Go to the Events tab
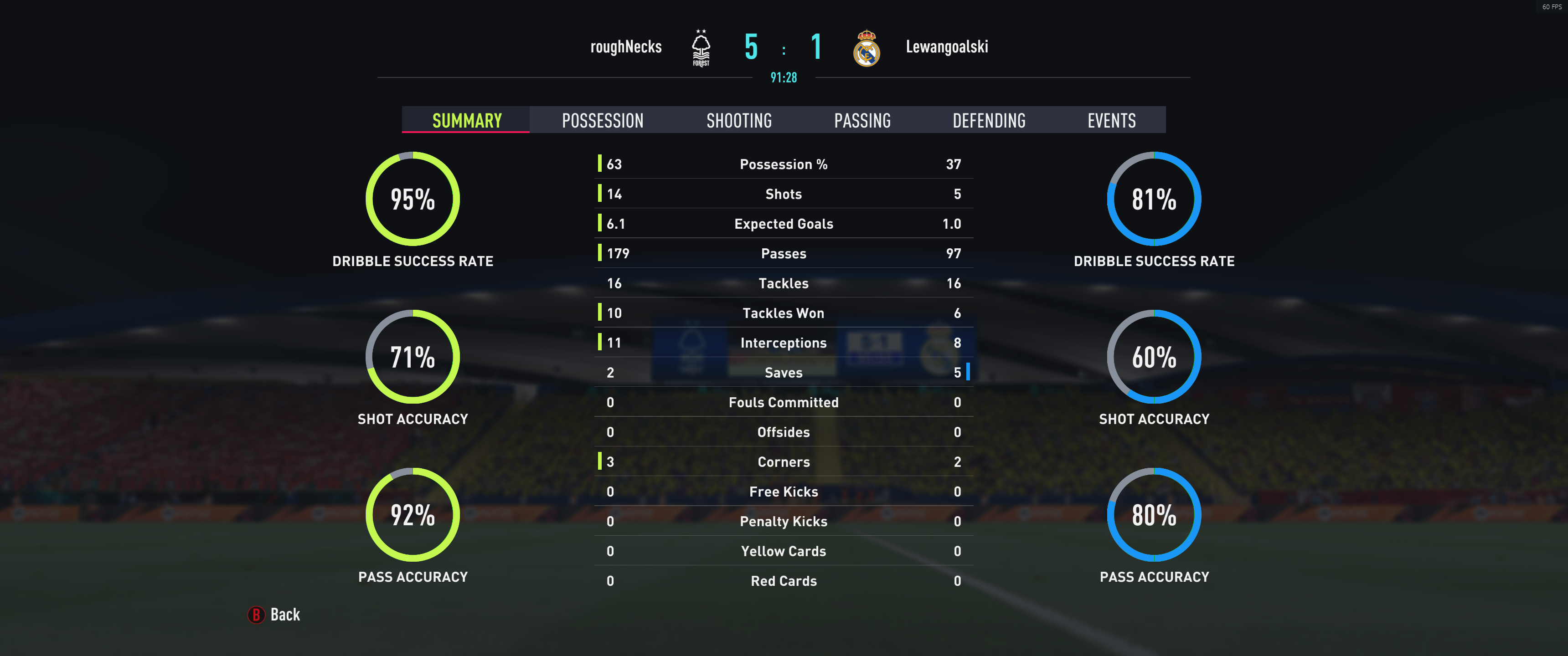Image resolution: width=1568 pixels, height=656 pixels. [1111, 120]
